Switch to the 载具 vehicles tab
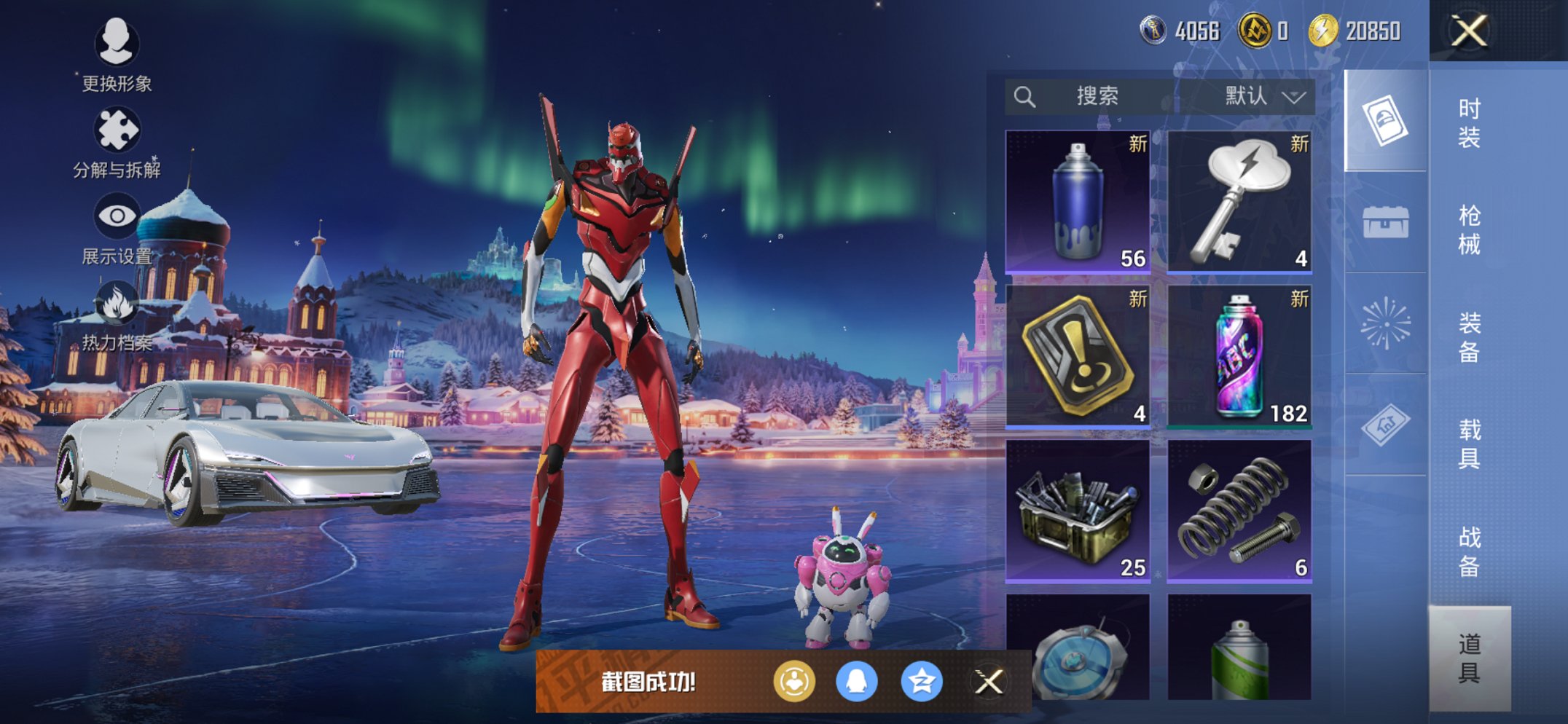 coord(1469,444)
